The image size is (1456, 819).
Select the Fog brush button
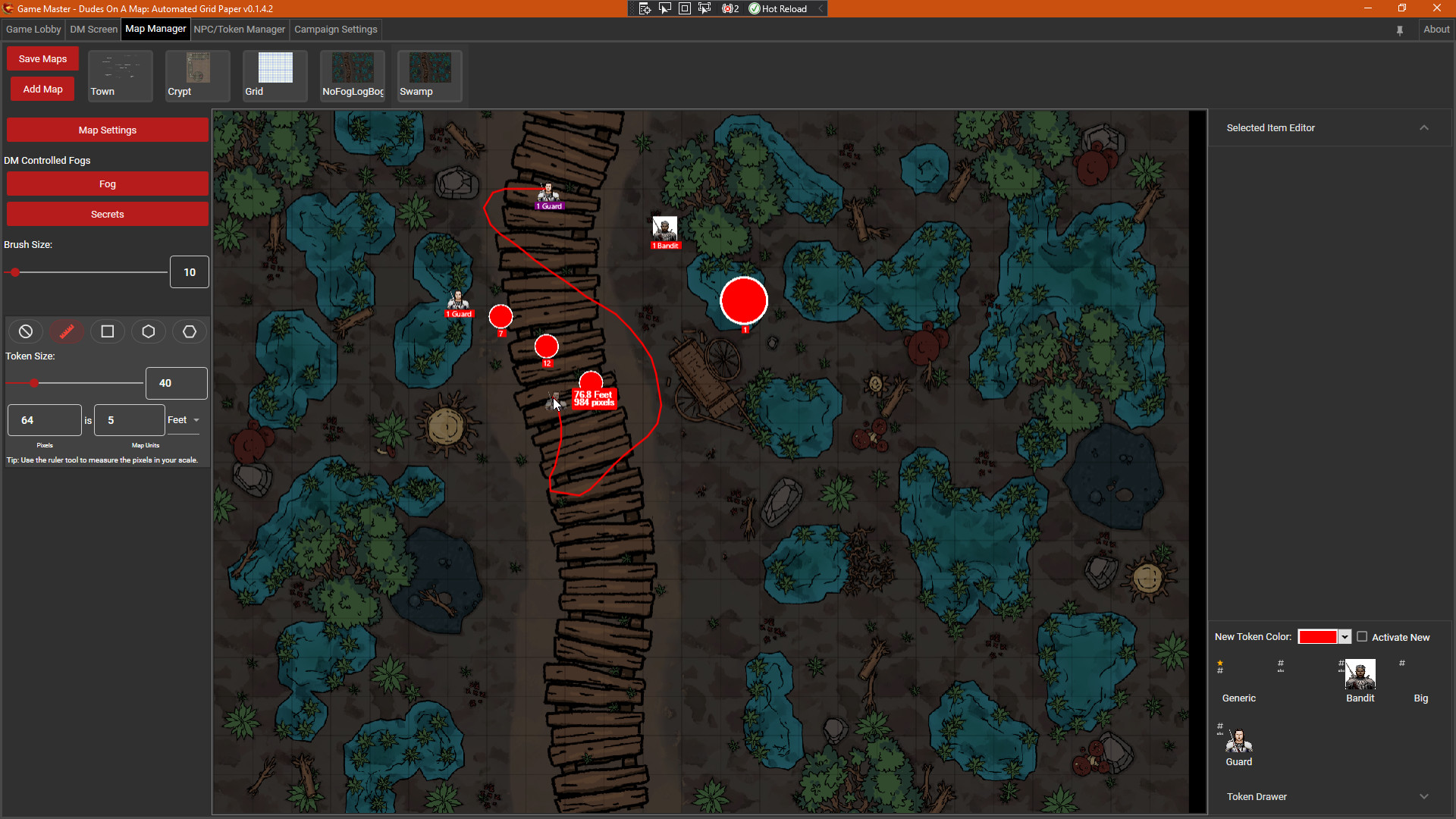(x=107, y=184)
